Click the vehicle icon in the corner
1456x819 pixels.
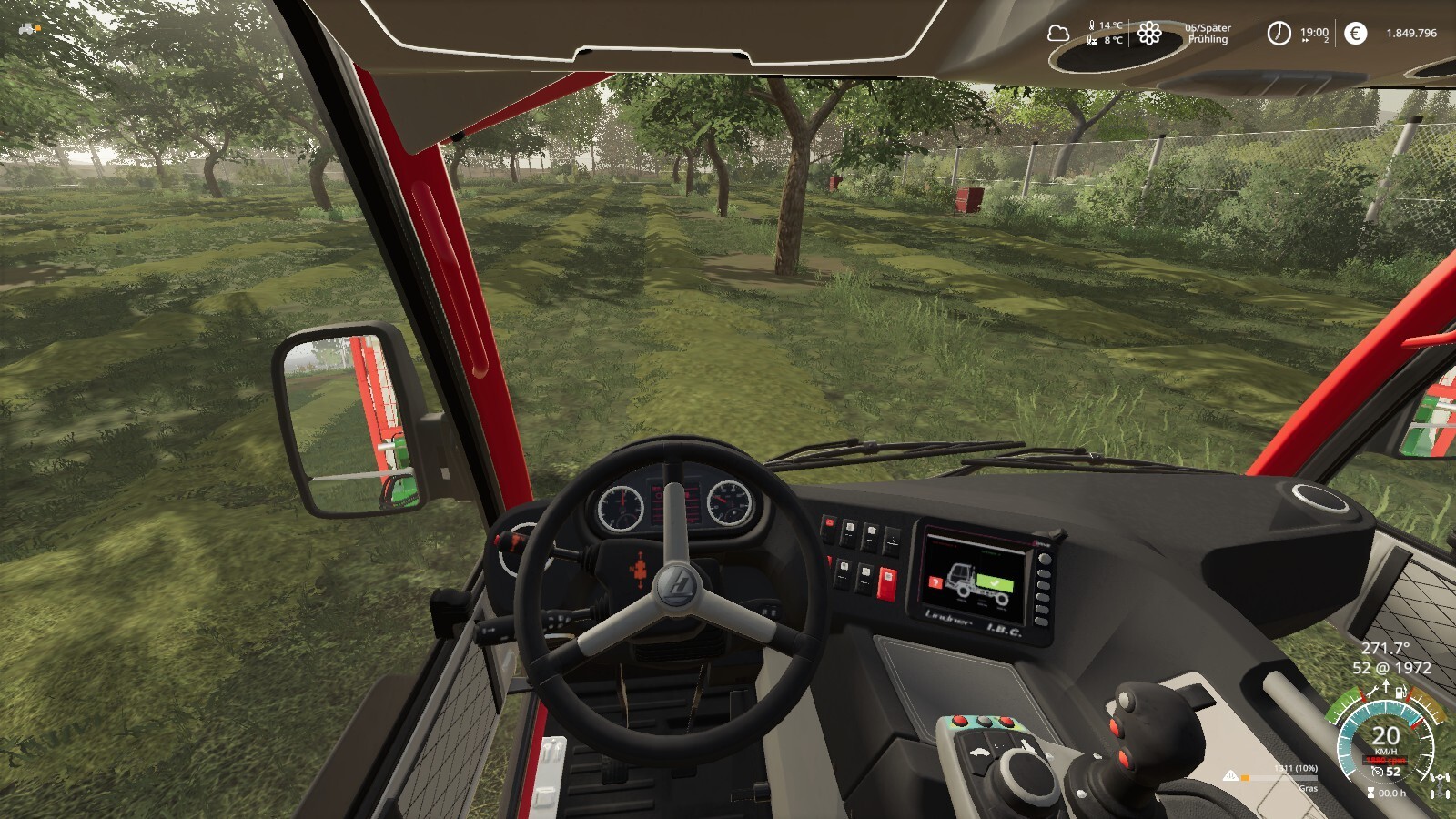pos(29,29)
